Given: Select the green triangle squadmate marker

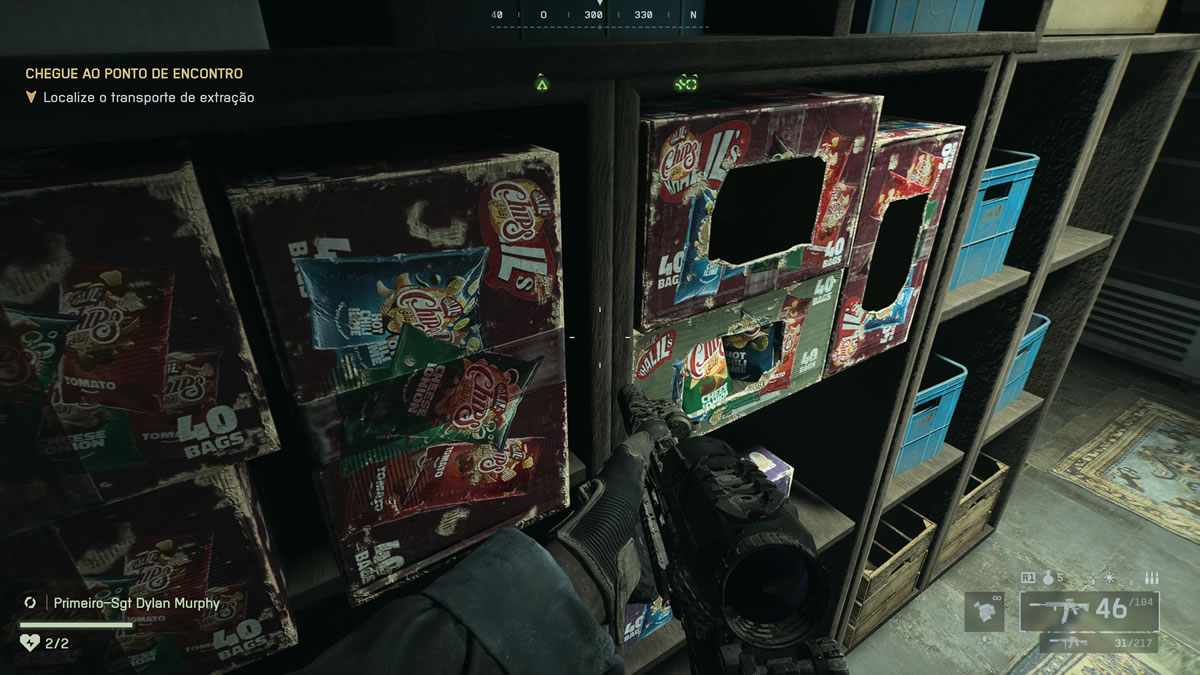Looking at the screenshot, I should [542, 83].
